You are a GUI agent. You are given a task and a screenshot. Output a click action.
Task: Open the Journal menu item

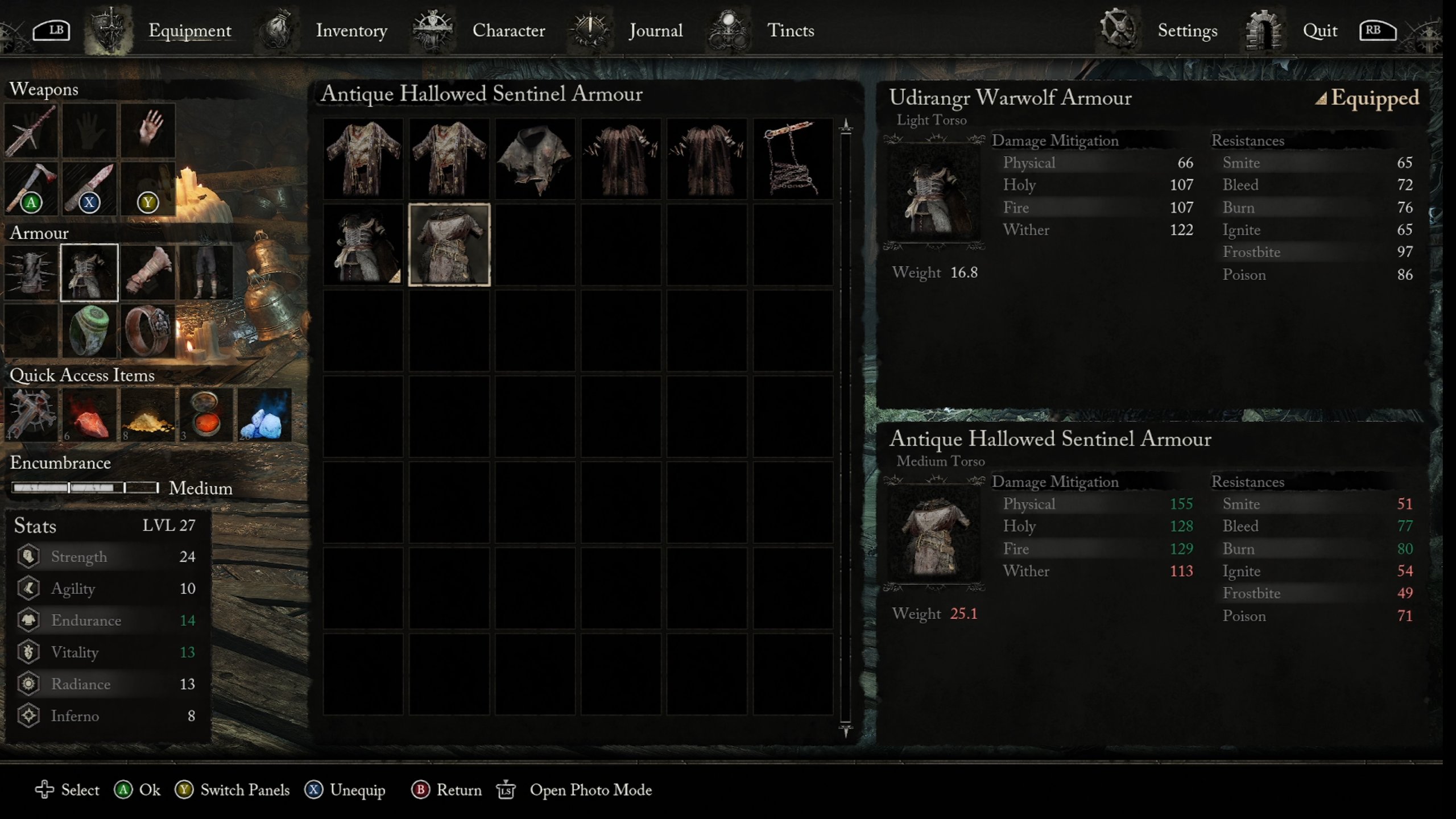pyautogui.click(x=655, y=31)
